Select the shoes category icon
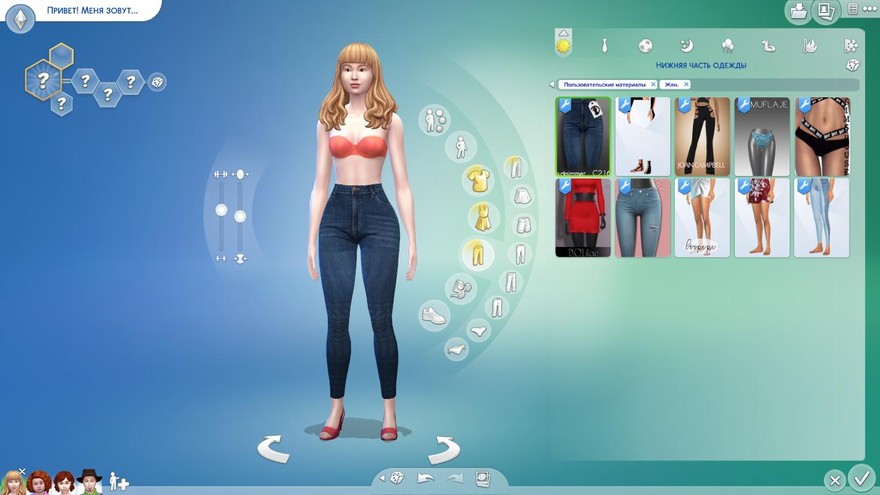Viewport: 880px width, 495px height. click(433, 315)
